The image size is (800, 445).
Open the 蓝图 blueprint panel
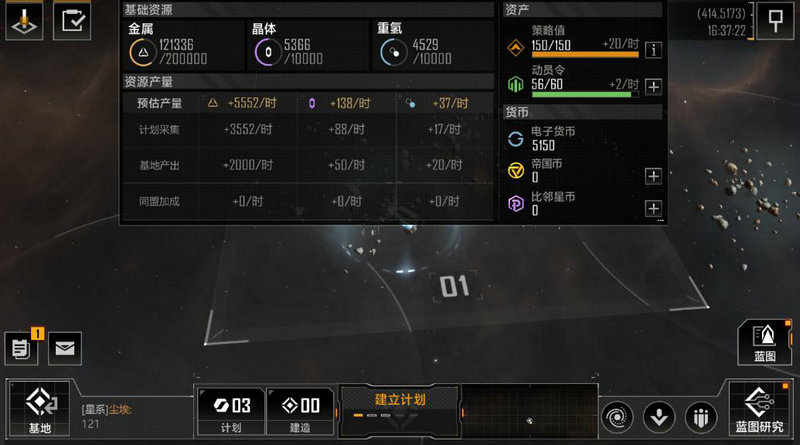tap(765, 343)
